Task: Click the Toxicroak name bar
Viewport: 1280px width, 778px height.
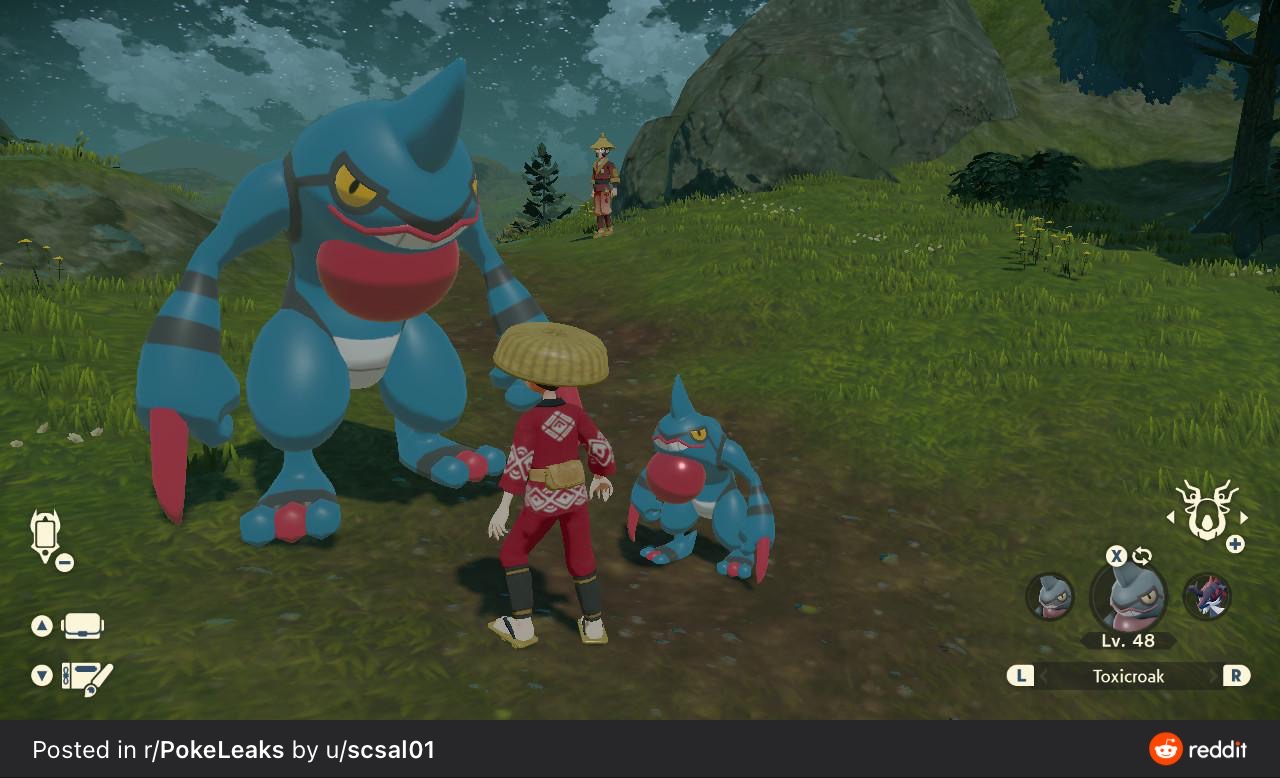Action: (1128, 676)
